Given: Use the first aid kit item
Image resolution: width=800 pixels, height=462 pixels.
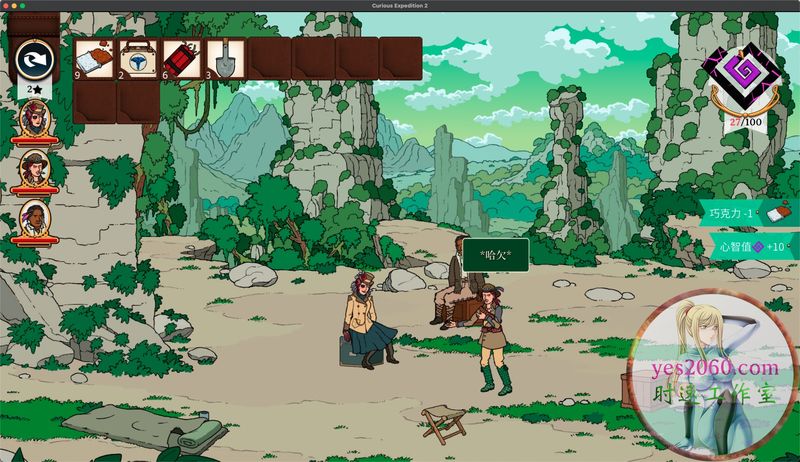Looking at the screenshot, I should pyautogui.click(x=138, y=58).
